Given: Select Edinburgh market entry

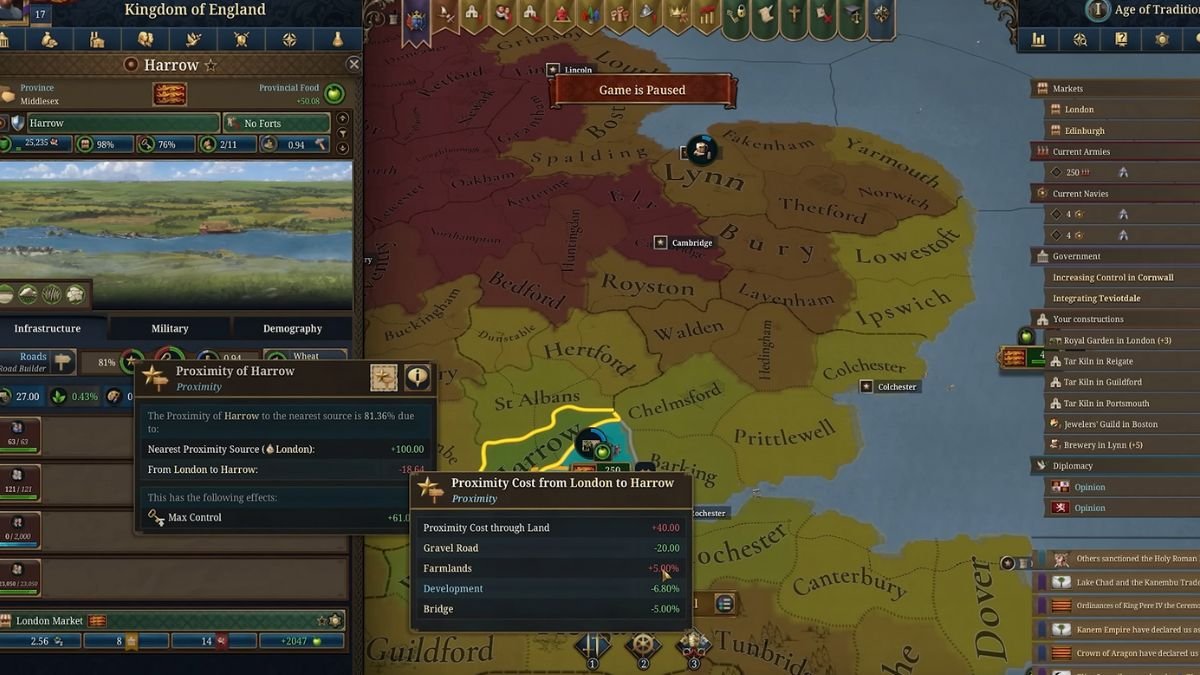Looking at the screenshot, I should coord(1085,130).
